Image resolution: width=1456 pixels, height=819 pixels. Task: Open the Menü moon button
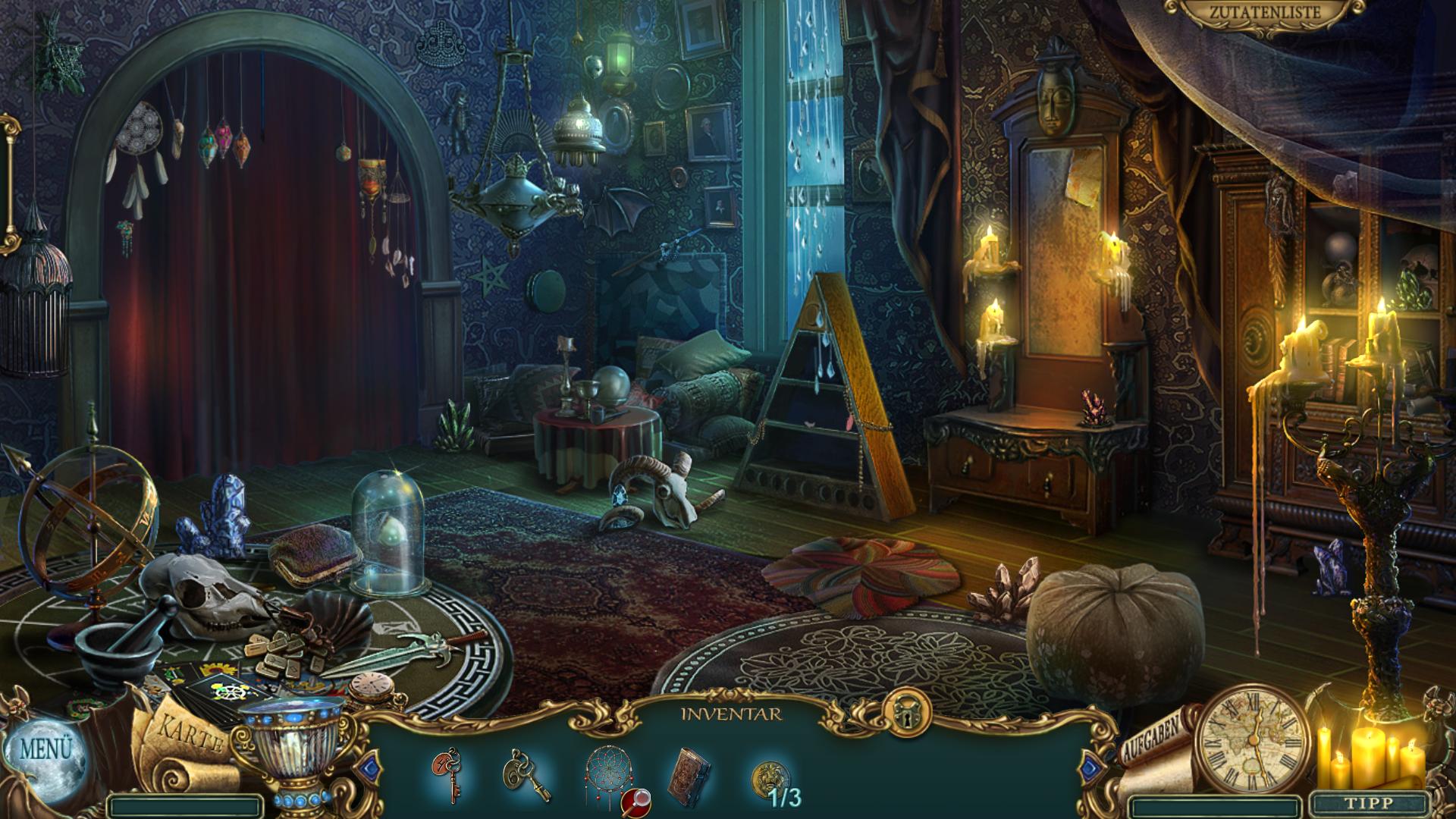[x=45, y=751]
